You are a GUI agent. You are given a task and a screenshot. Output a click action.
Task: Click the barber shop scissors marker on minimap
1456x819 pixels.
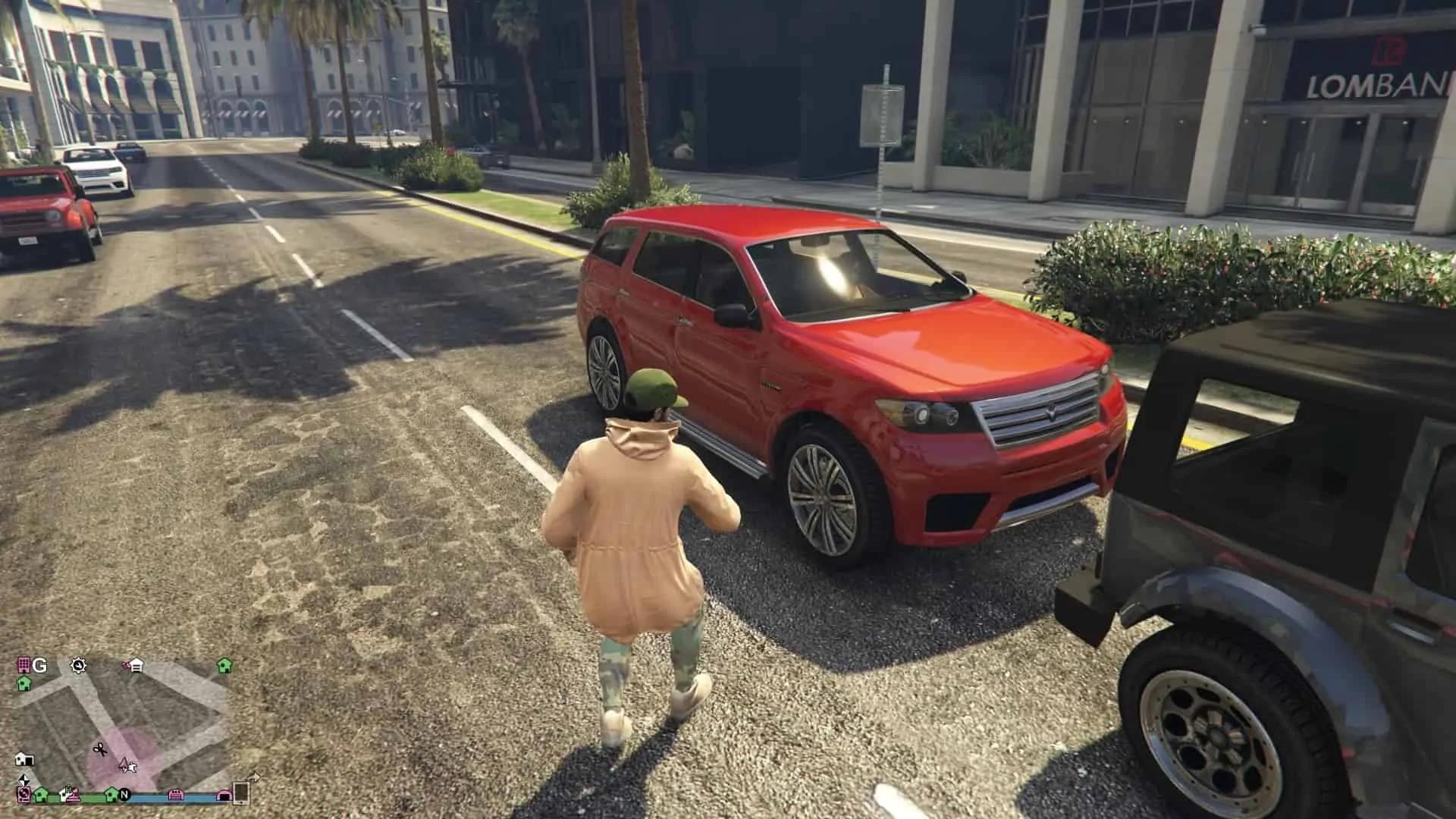(99, 749)
